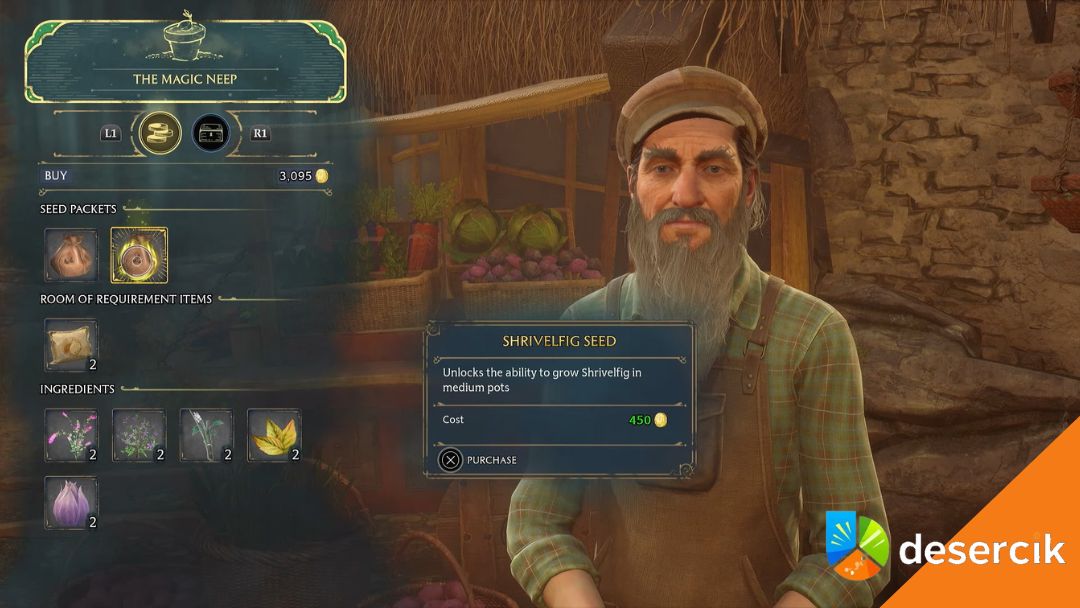This screenshot has height=608, width=1080.
Task: Select the green stalk ingredient
Action: 207,435
